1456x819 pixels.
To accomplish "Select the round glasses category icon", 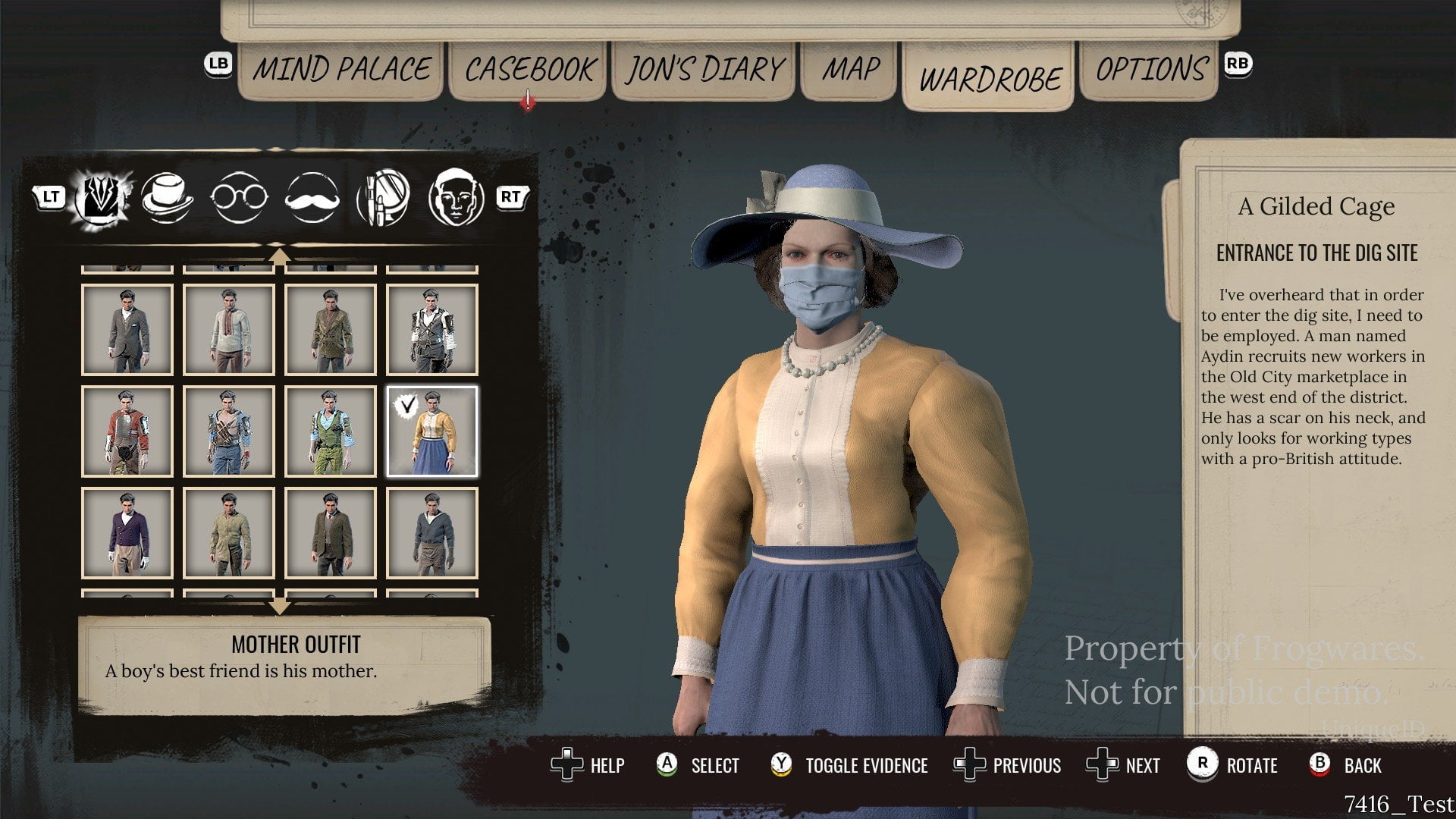I will point(239,197).
